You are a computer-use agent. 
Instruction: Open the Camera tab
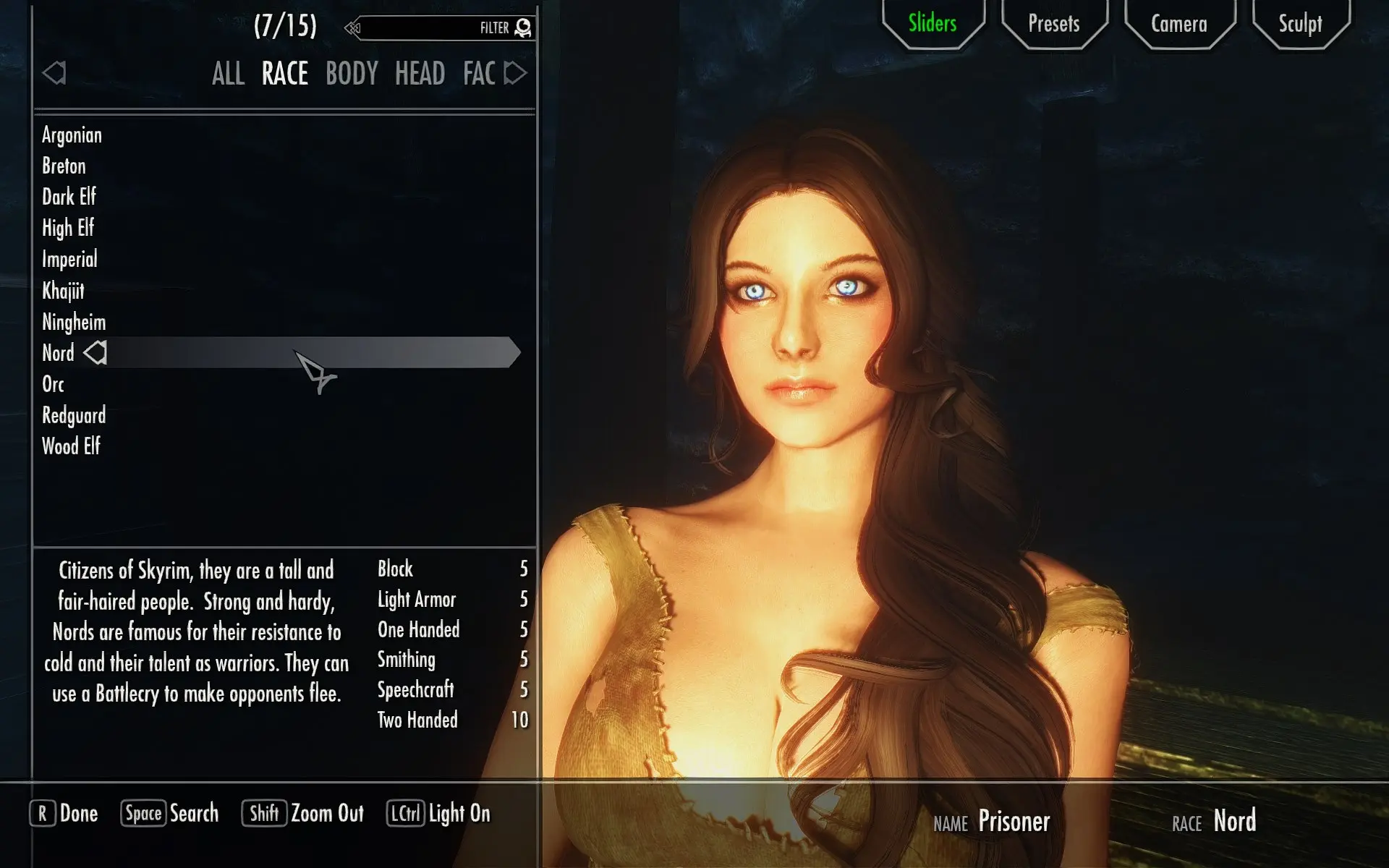pos(1178,24)
